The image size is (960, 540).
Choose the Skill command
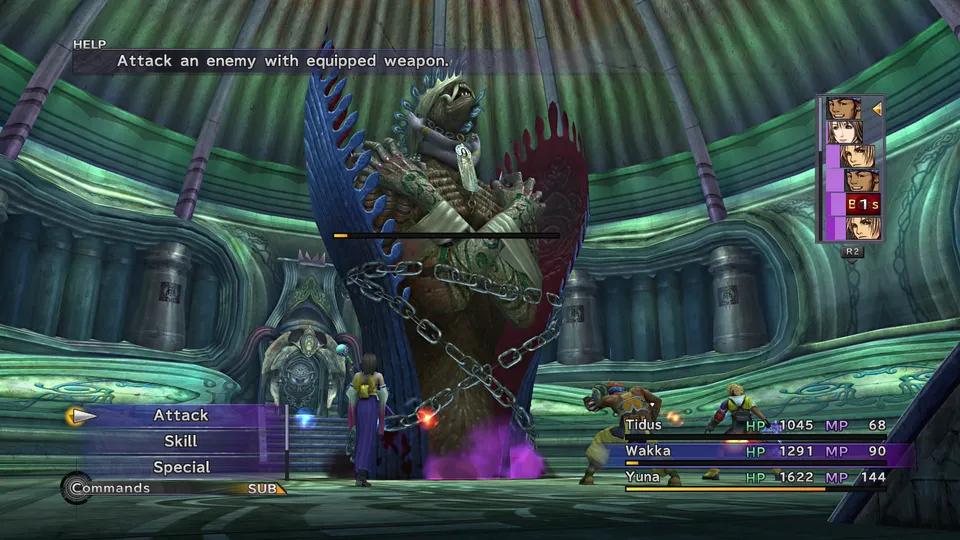tap(181, 441)
